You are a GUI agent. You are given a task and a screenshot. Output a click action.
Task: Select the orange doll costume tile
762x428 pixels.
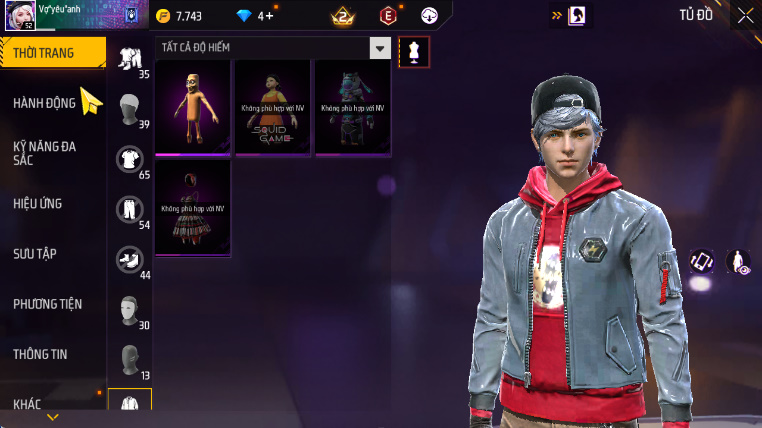pyautogui.click(x=194, y=108)
